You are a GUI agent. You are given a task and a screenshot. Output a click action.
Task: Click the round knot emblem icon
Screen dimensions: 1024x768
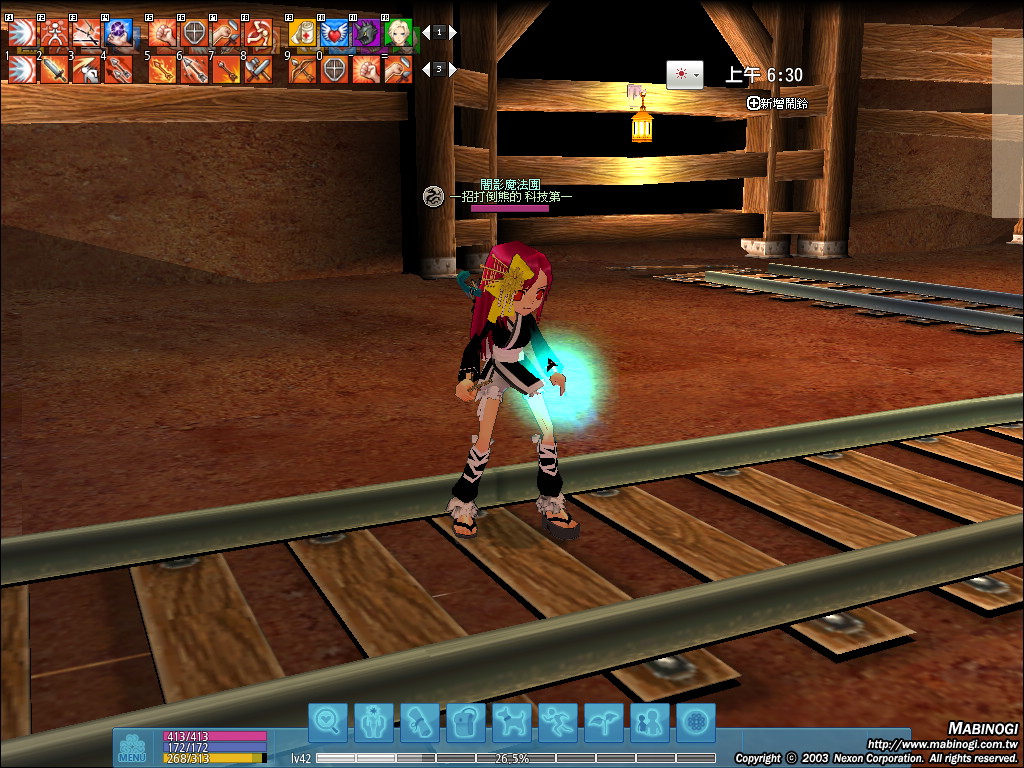[x=696, y=719]
